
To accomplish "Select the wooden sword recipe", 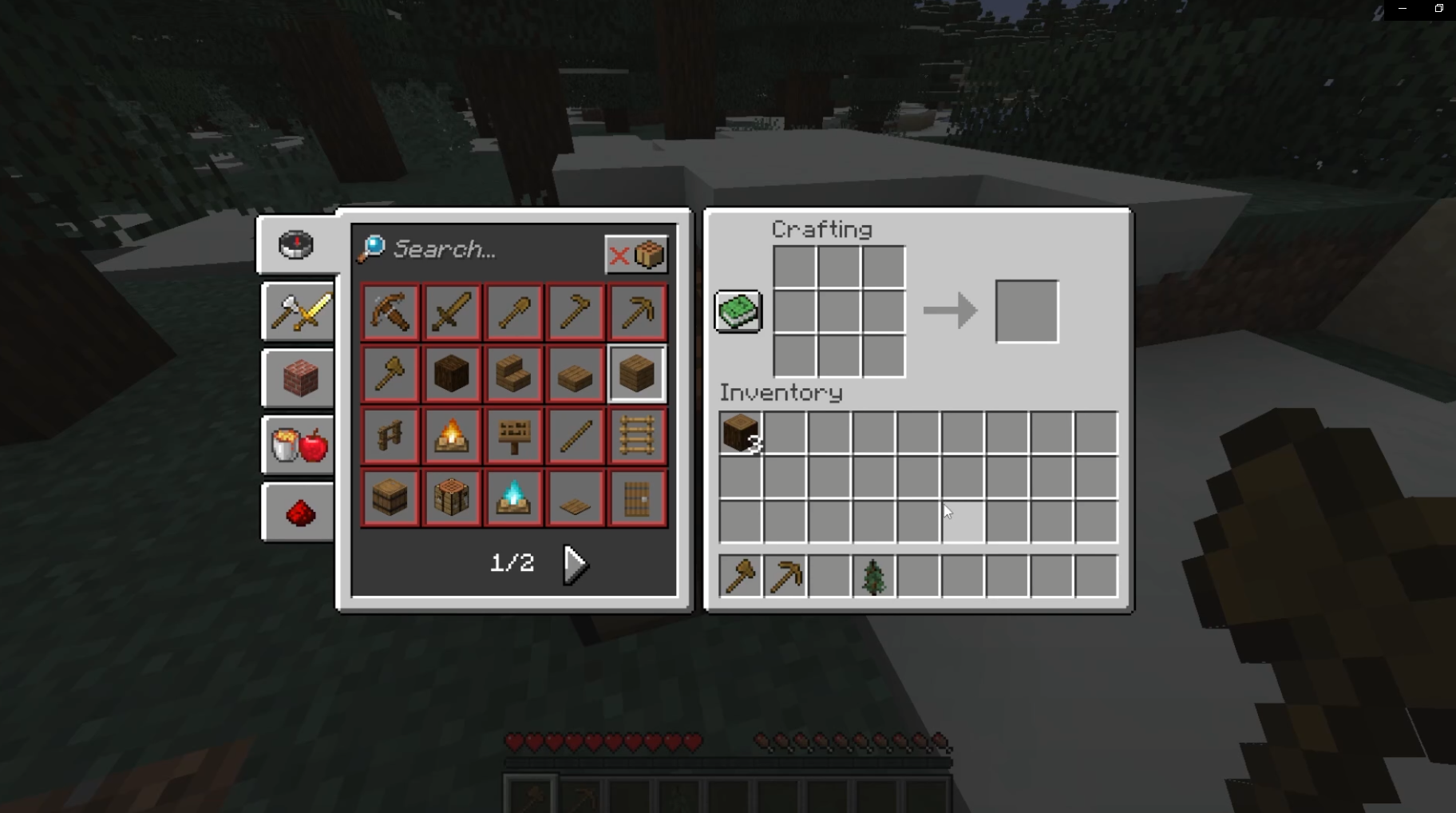I will 451,311.
